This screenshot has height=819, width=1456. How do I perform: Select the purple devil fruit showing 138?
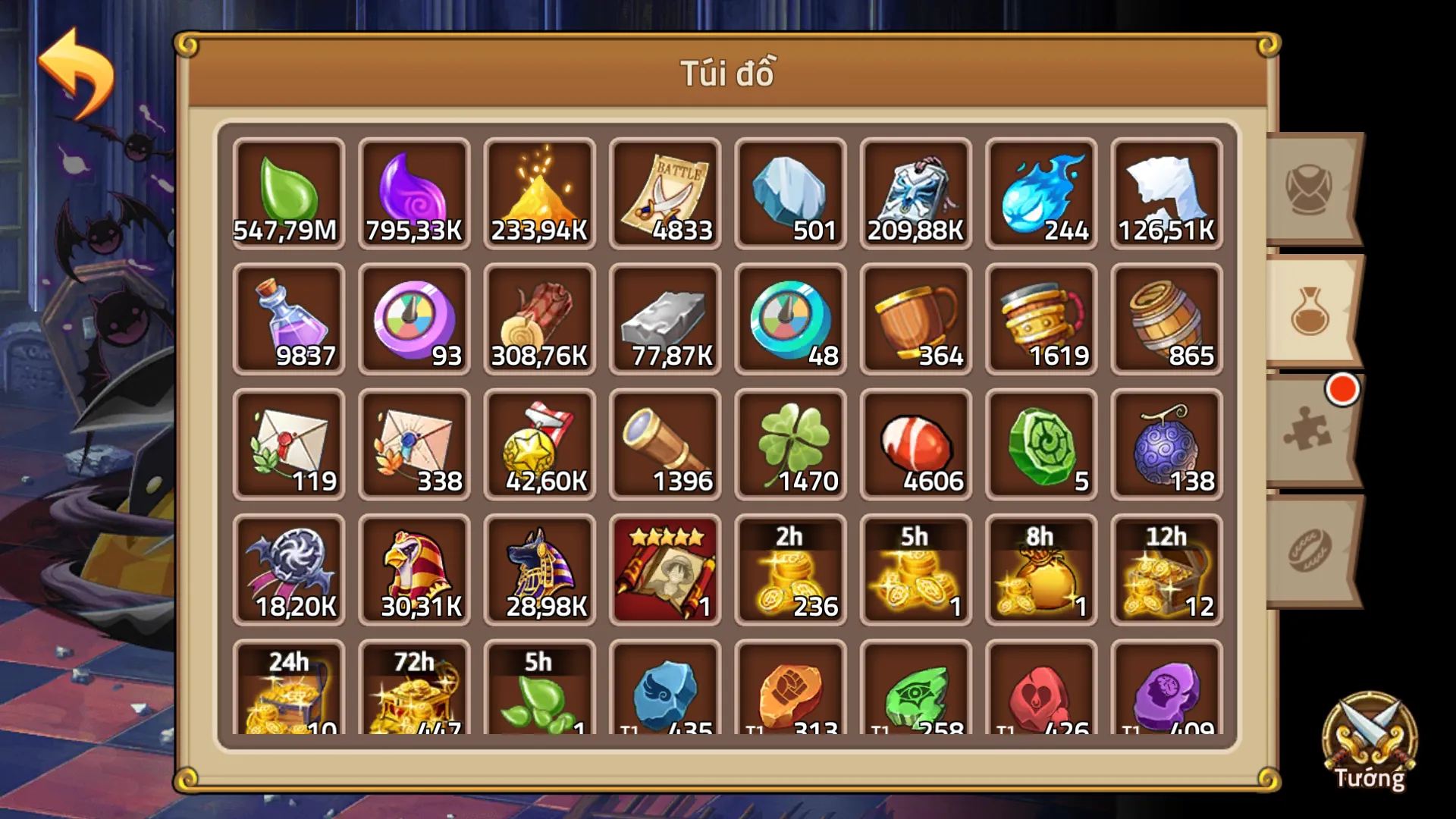[1166, 444]
